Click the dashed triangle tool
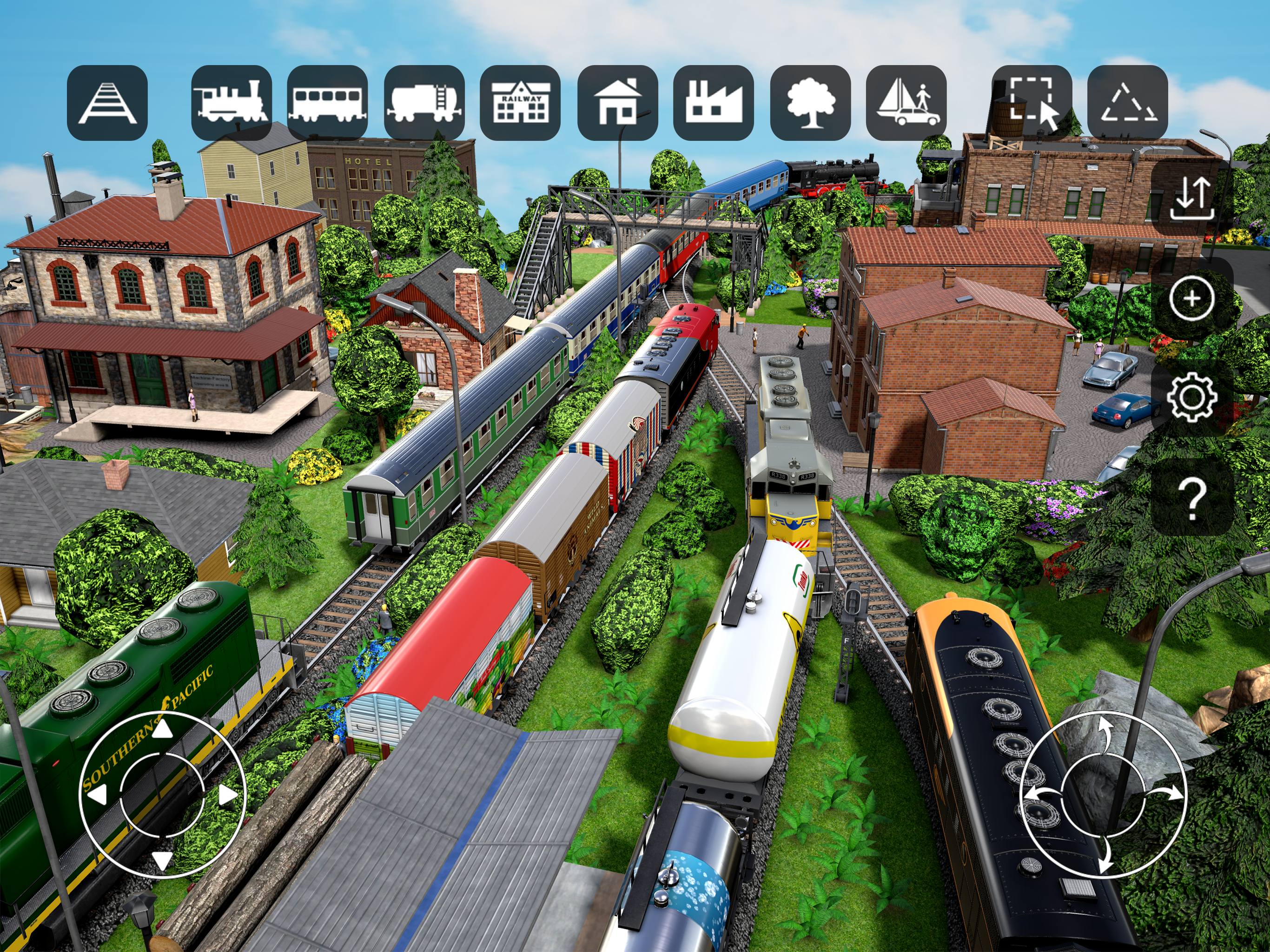 click(x=1128, y=103)
